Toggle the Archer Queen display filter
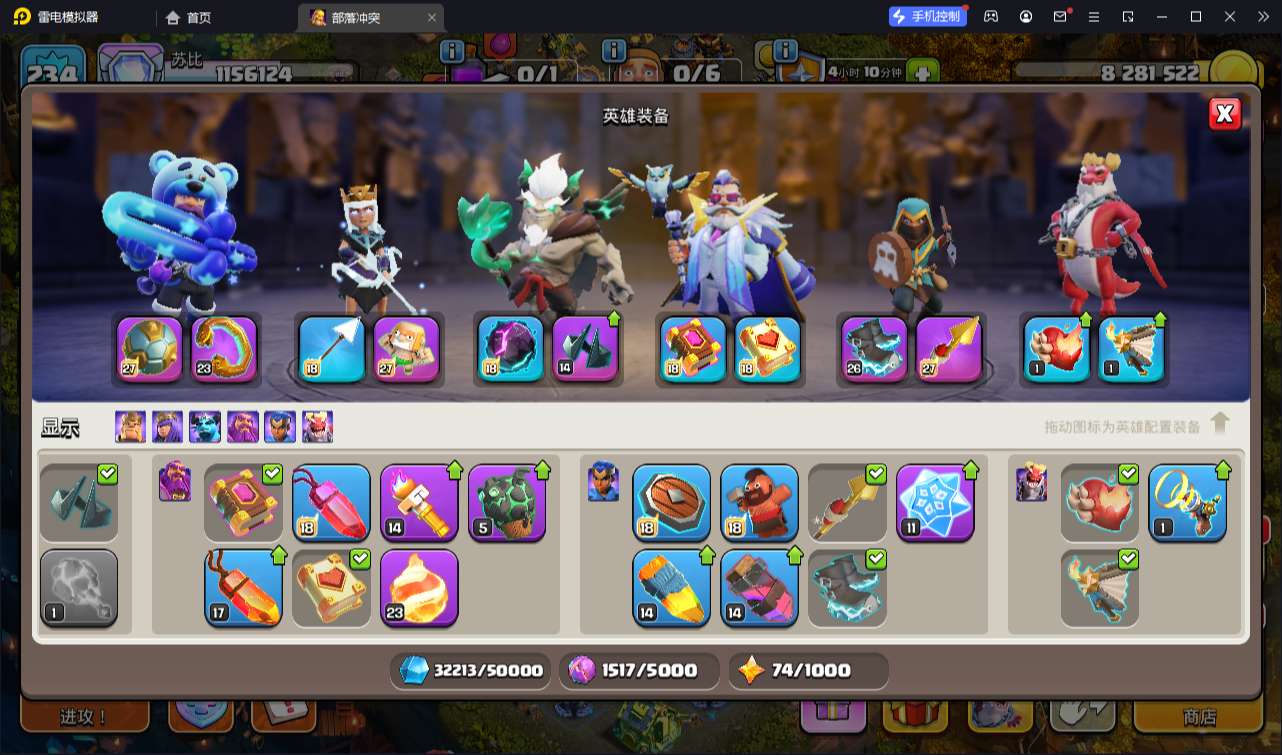The width and height of the screenshot is (1282, 755). [x=167, y=427]
